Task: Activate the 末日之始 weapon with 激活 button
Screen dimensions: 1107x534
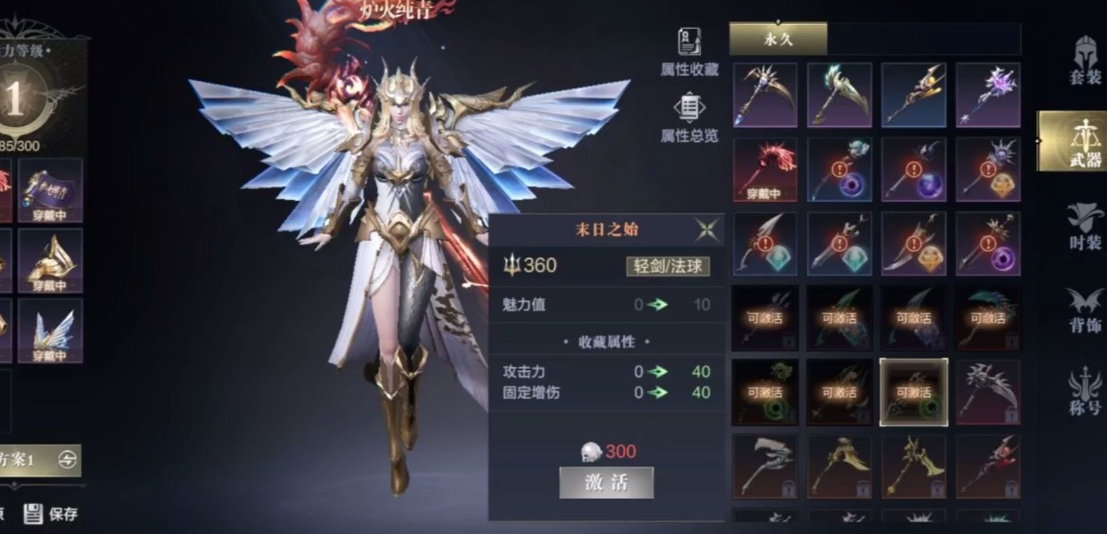Action: tap(606, 482)
